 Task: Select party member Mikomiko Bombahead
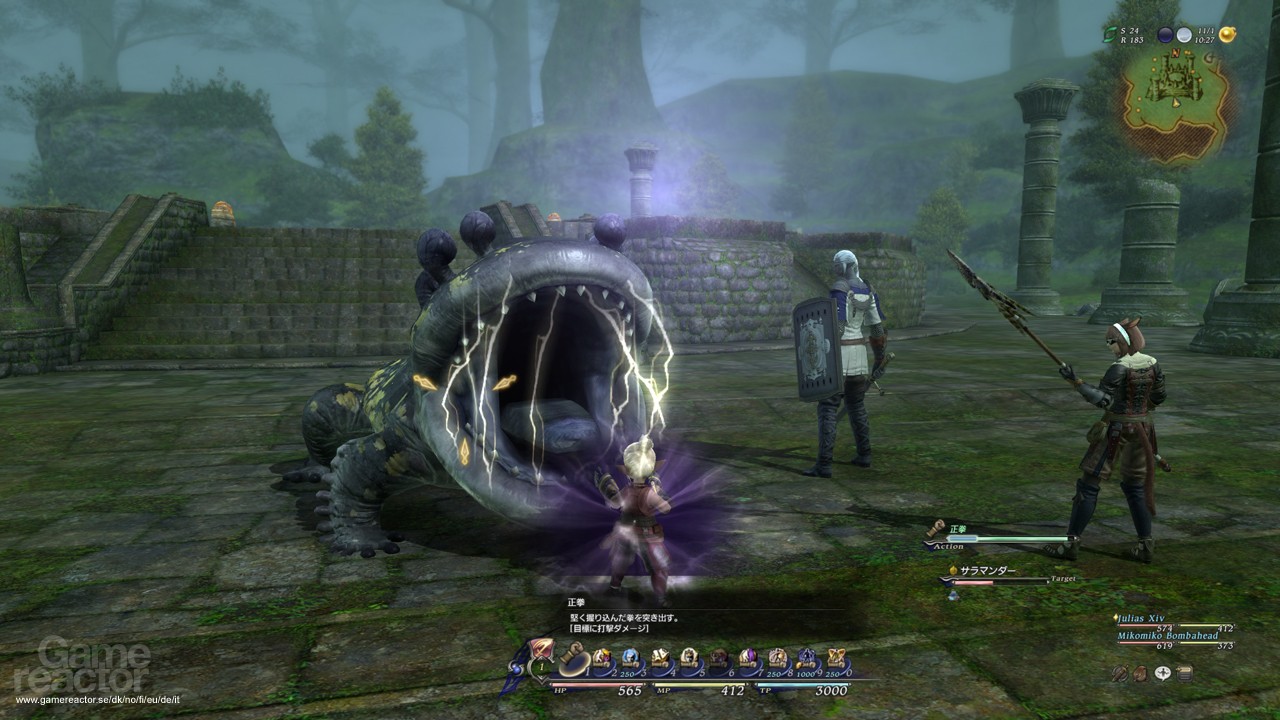(x=1168, y=636)
